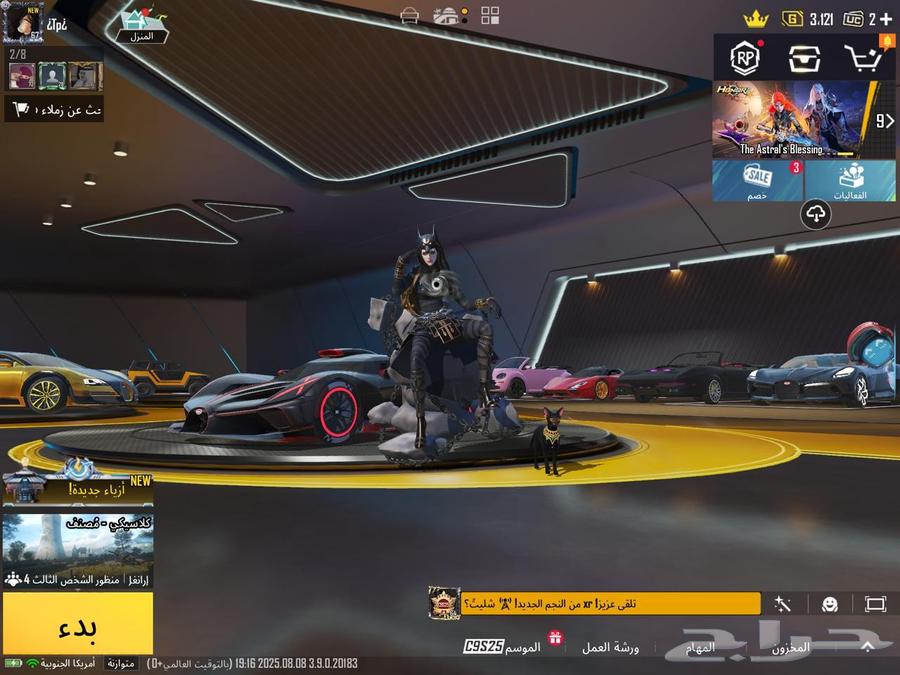Open the SALE discounts tile
This screenshot has height=675, width=900.
pos(758,181)
